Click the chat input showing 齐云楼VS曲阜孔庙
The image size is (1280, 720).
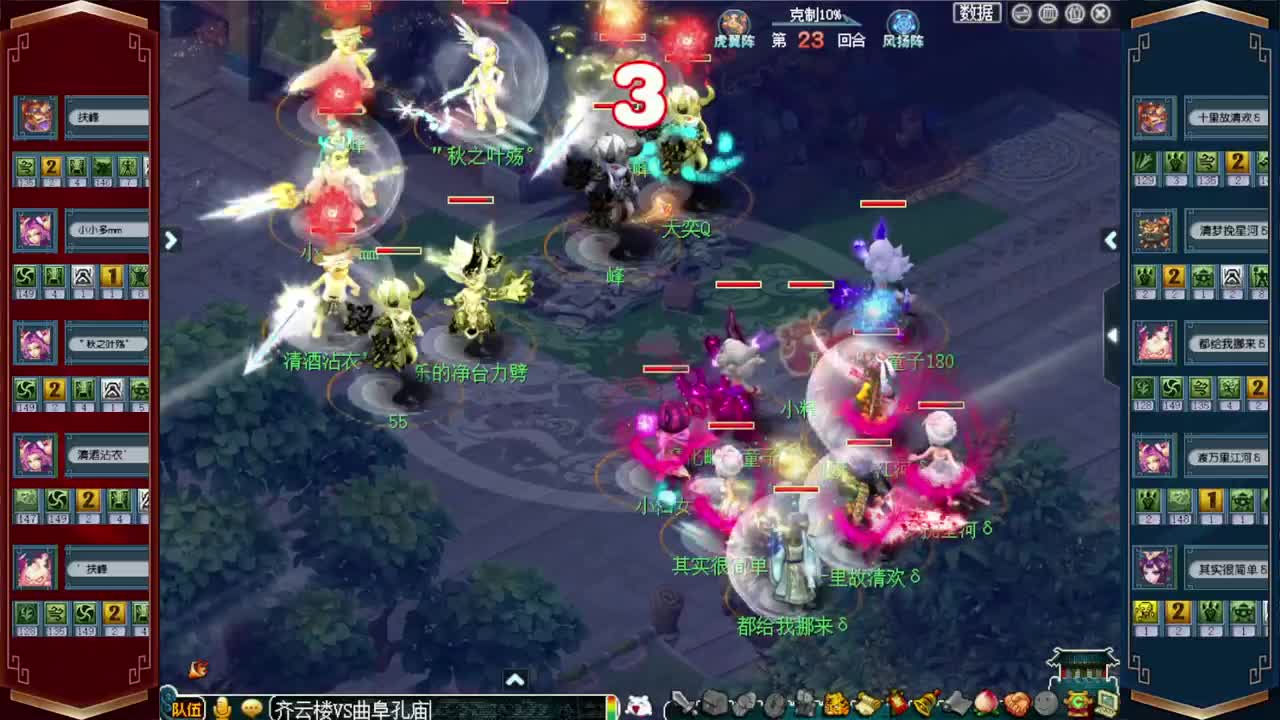coord(350,708)
